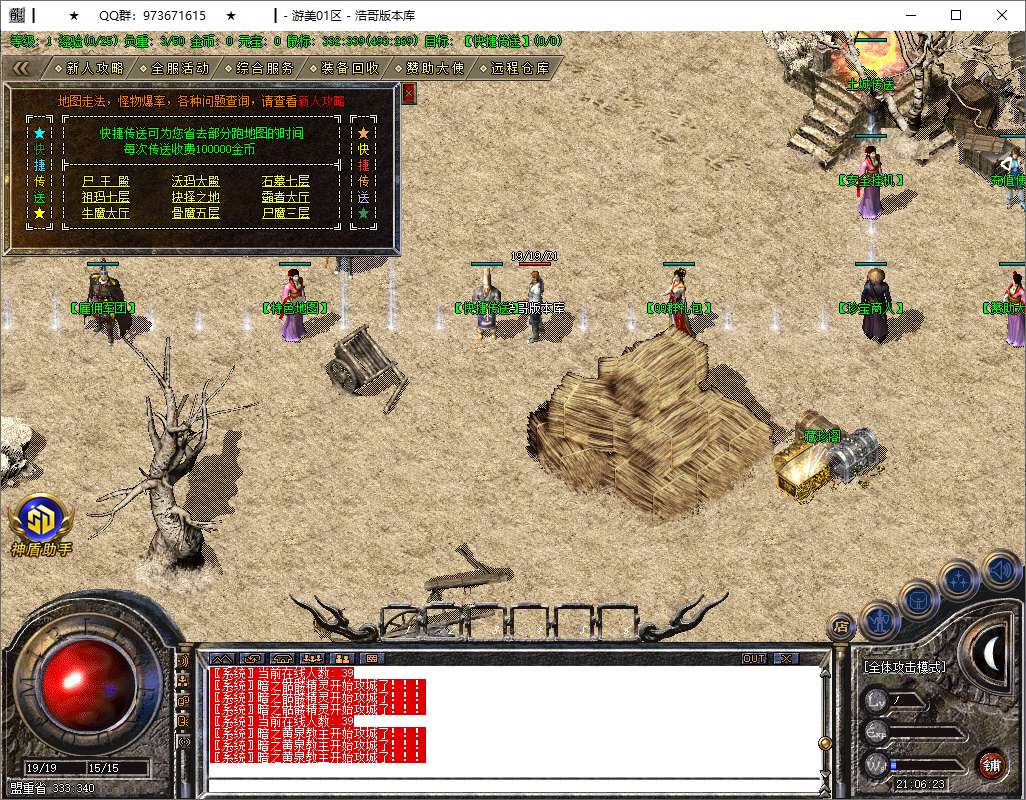Screen dimensions: 1026x800
Task: Click the chat input field
Action: pos(510,784)
